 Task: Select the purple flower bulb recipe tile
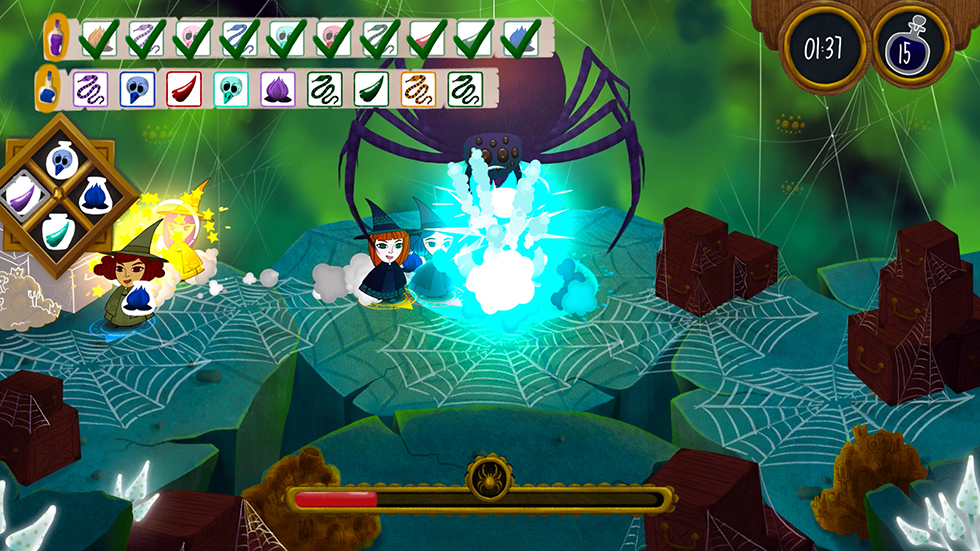tap(276, 88)
